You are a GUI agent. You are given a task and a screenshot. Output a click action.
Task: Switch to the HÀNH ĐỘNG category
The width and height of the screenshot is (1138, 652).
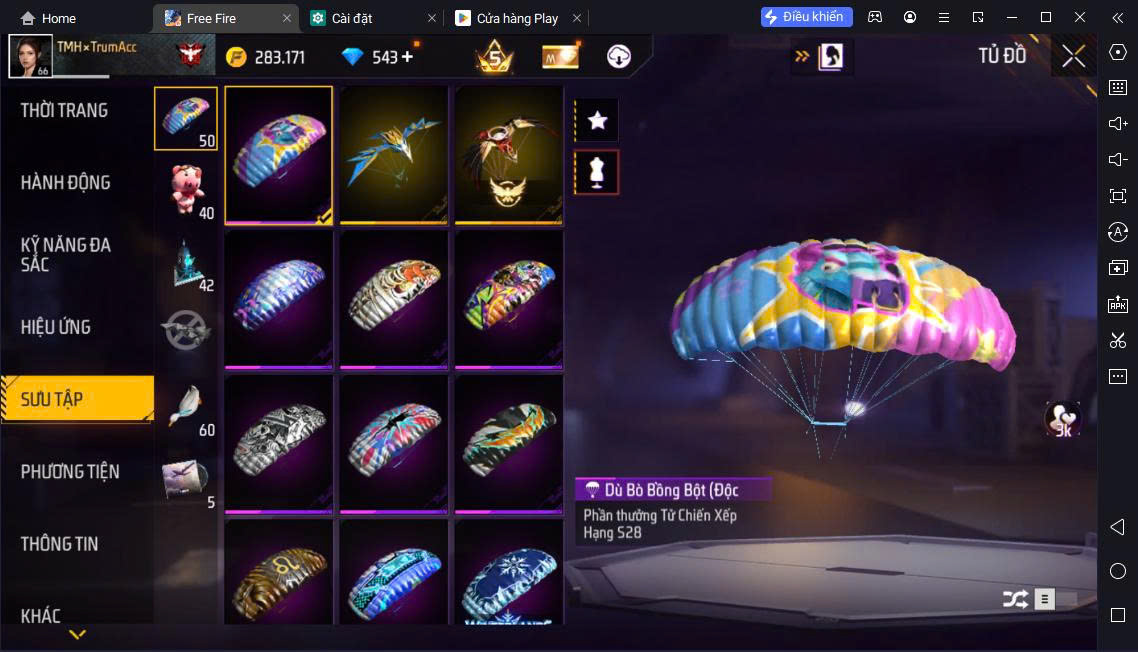tap(66, 183)
